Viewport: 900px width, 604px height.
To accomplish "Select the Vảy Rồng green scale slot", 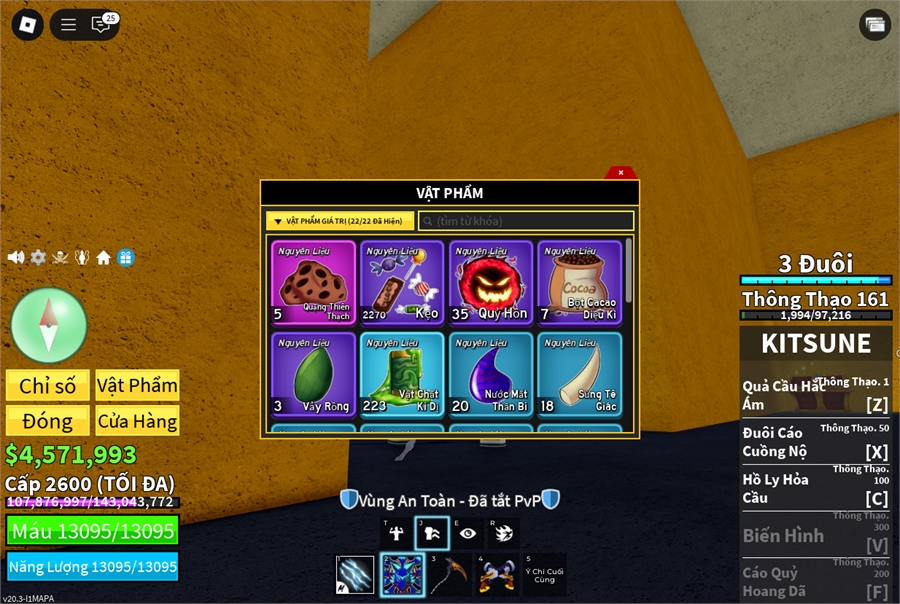I will (x=314, y=374).
